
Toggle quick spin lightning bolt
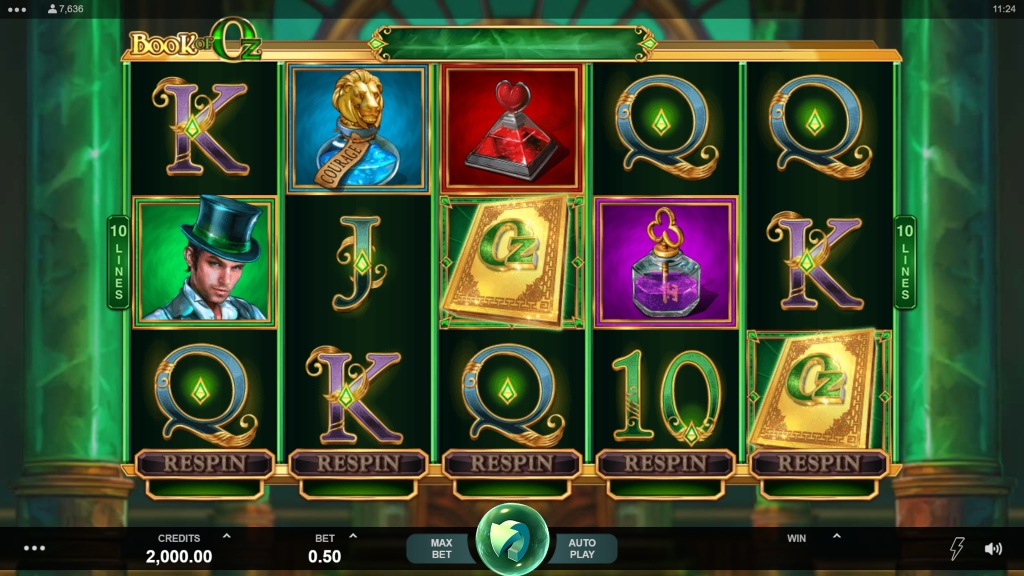[x=957, y=548]
